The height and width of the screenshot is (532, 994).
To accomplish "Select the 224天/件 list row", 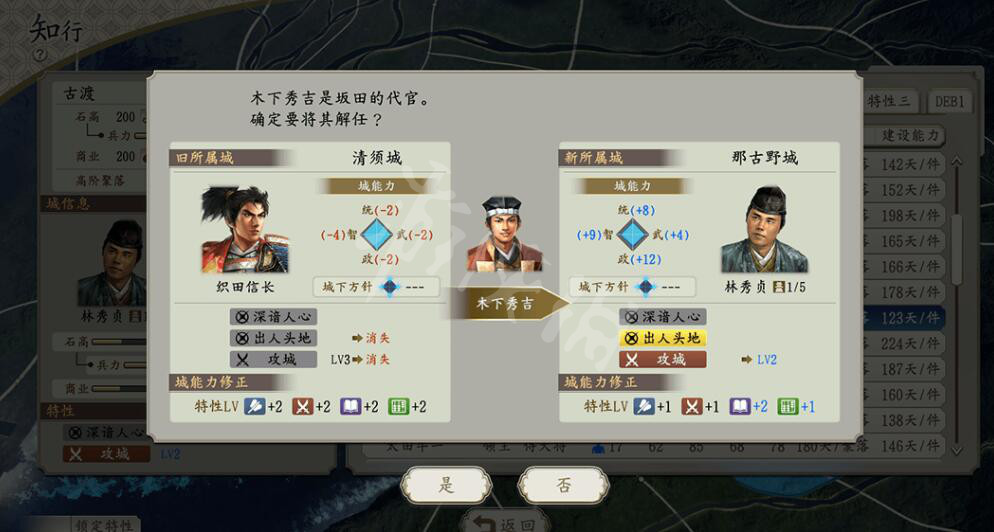I will [x=907, y=344].
